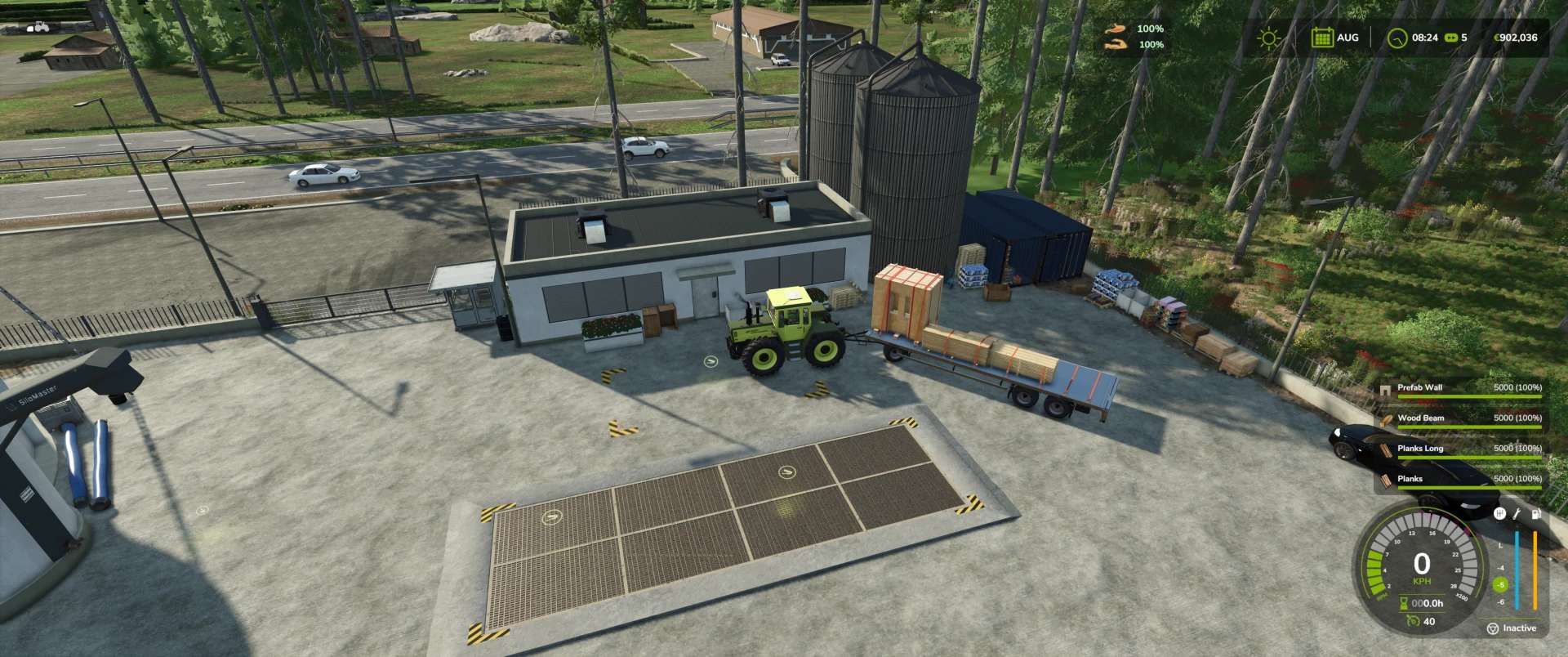Toggle cruise control marked Inactive
Image resolution: width=1568 pixels, height=657 pixels.
tap(1512, 628)
